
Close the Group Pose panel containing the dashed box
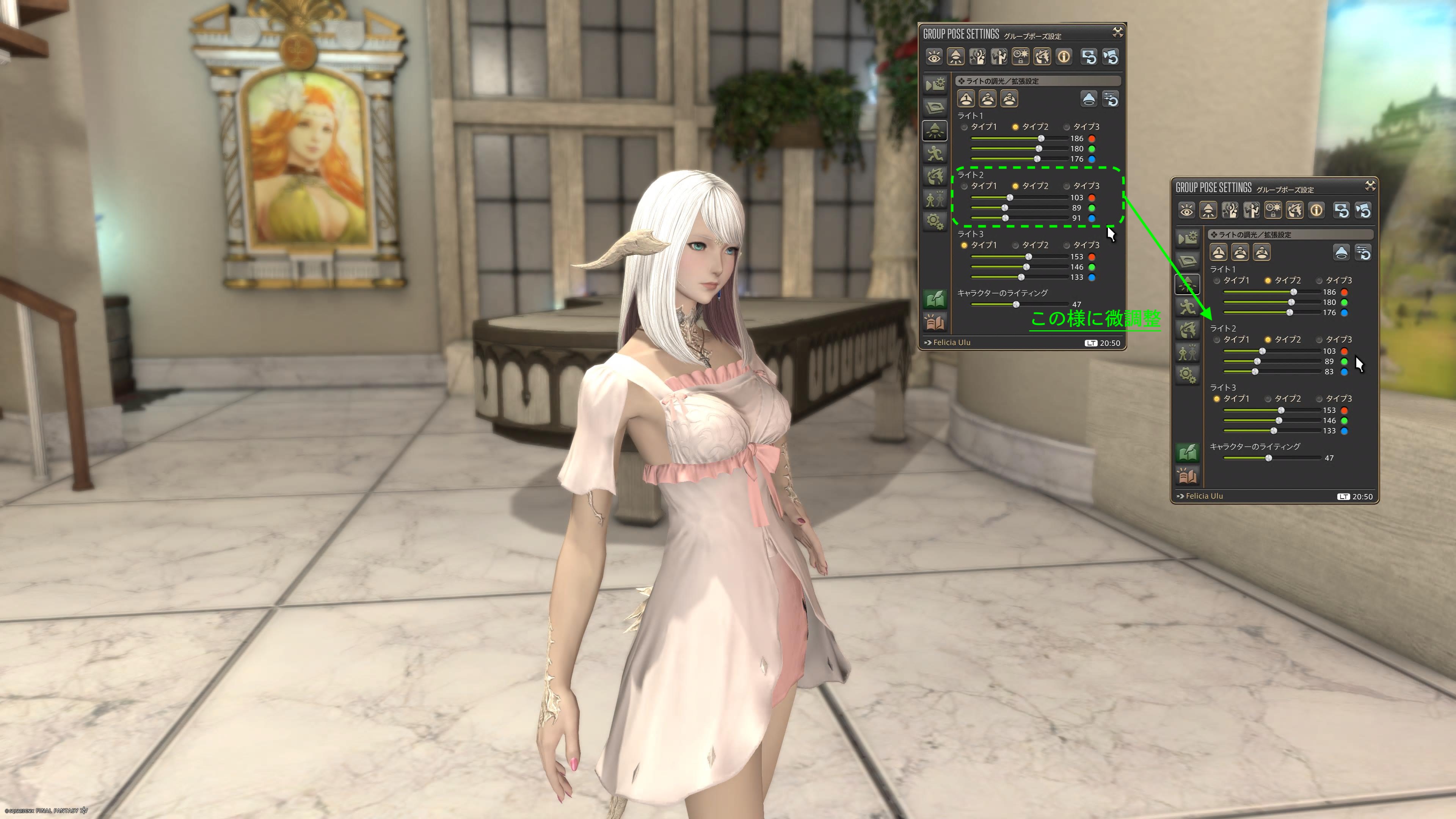pos(1117,33)
